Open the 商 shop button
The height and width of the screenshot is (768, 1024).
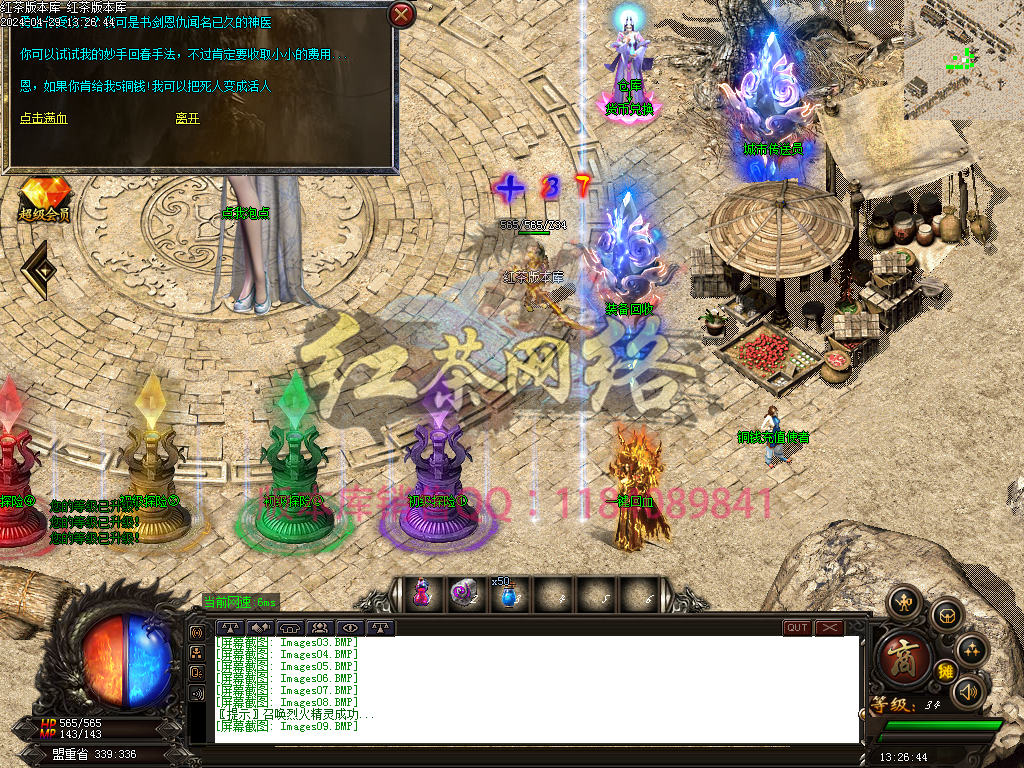tap(903, 656)
